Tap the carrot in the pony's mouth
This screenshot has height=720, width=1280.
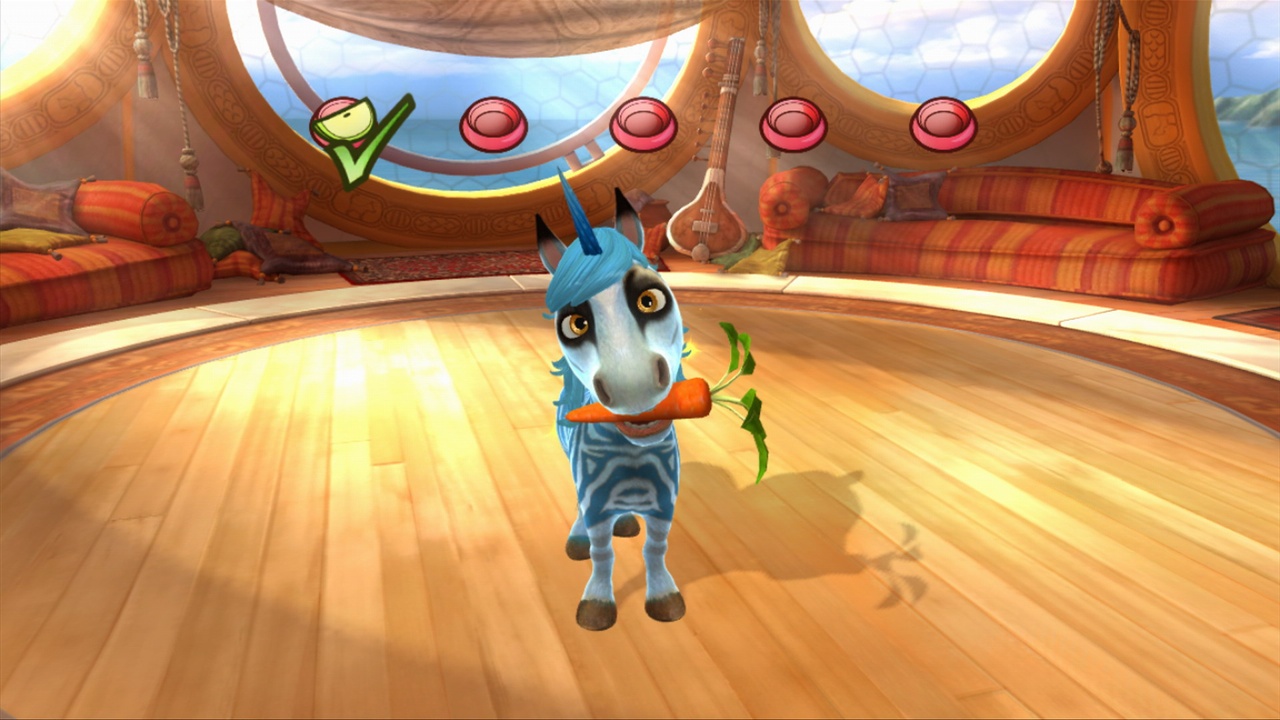[650, 404]
